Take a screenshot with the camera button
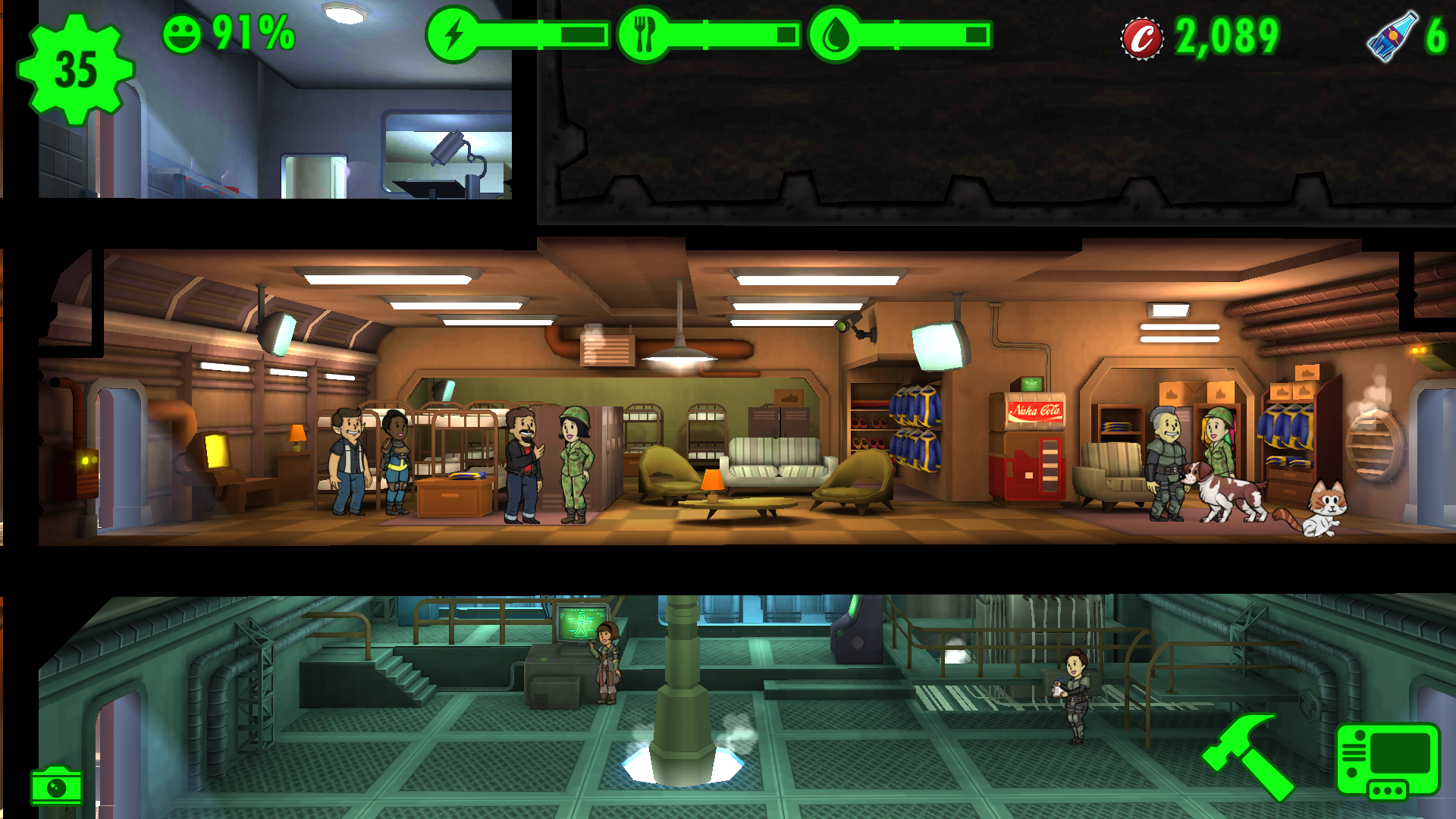This screenshot has height=819, width=1456. click(x=56, y=787)
